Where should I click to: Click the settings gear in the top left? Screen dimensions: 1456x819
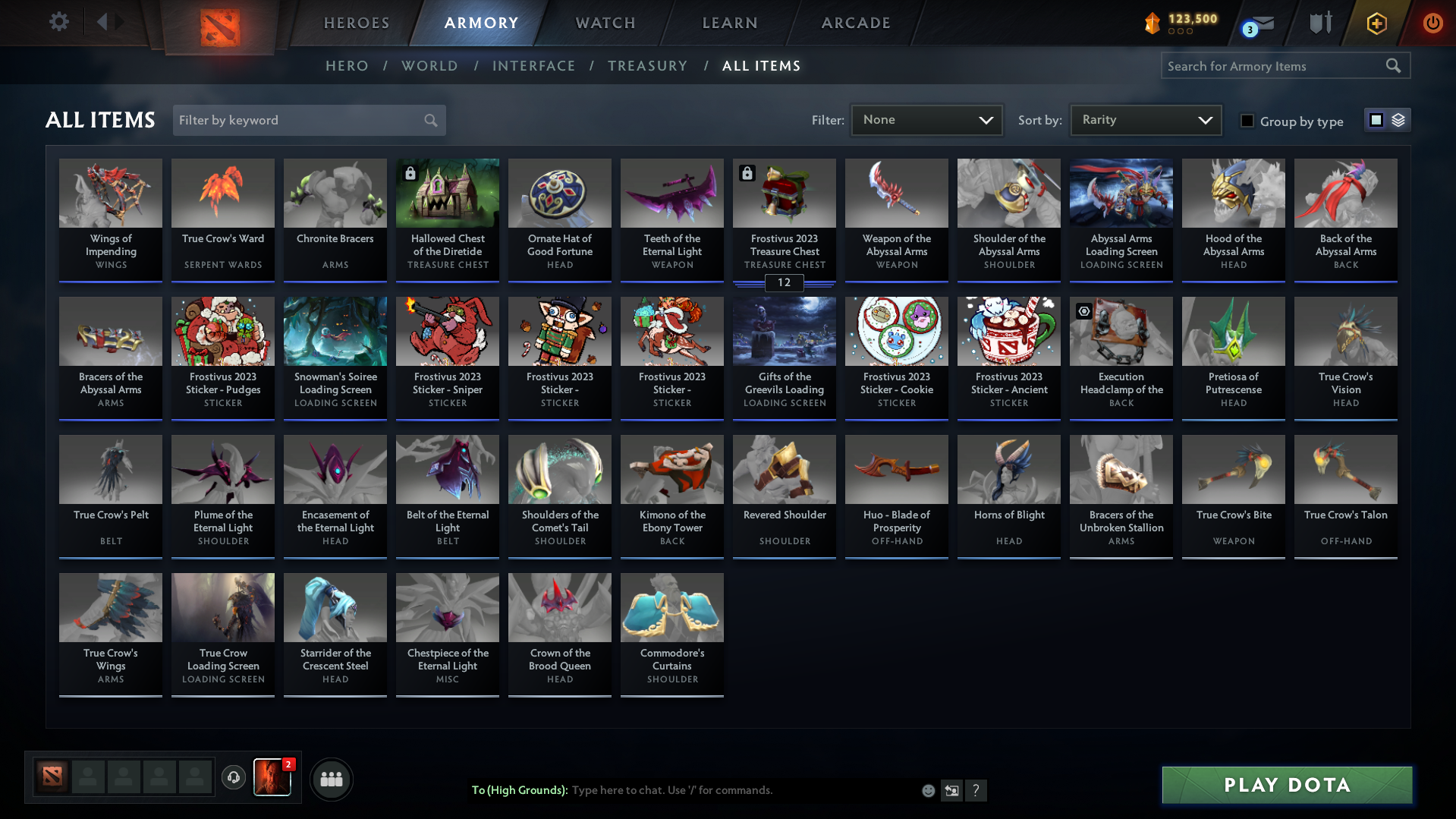59,22
